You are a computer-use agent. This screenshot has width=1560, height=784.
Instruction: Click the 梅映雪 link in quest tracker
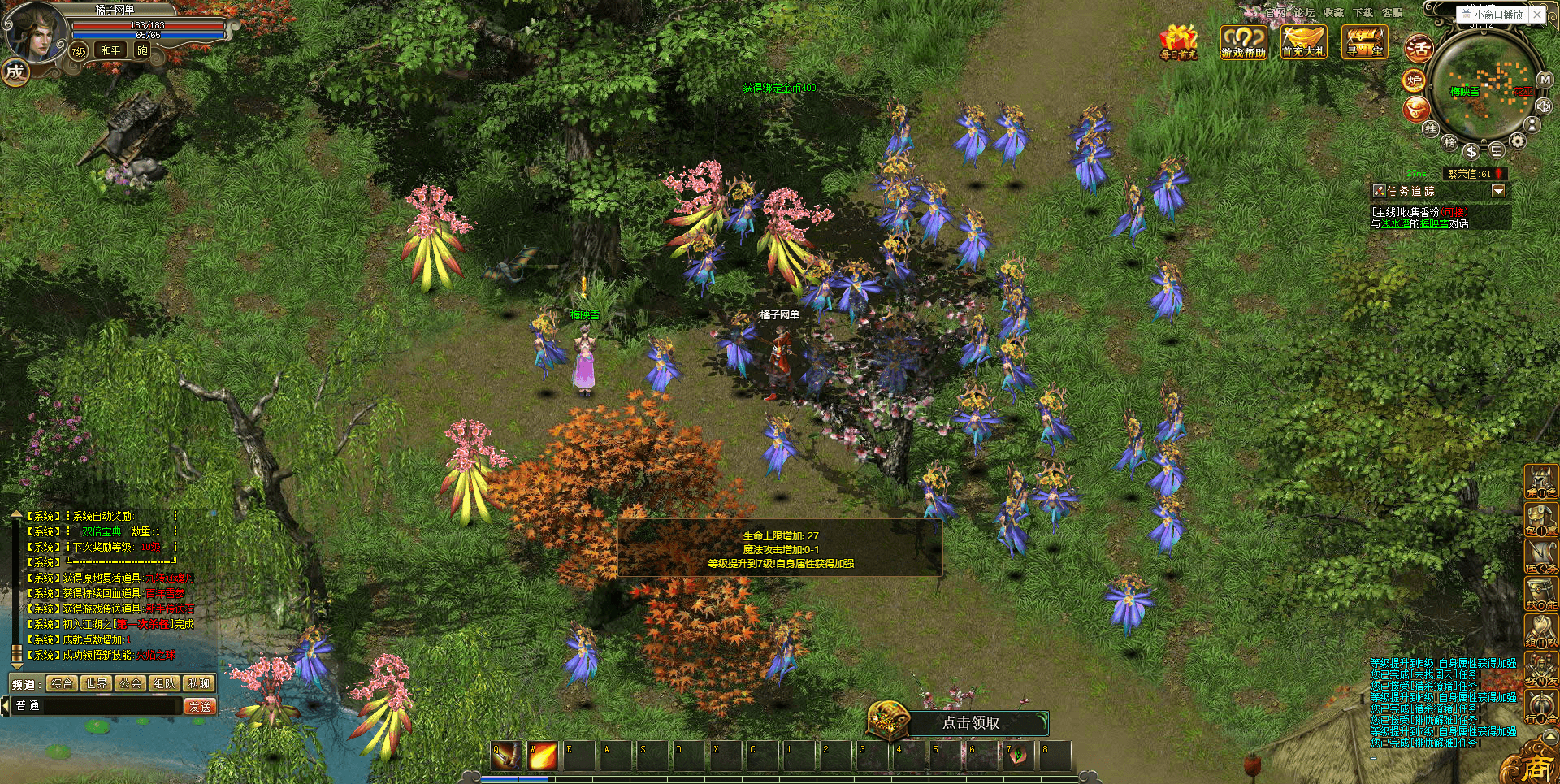click(1434, 224)
